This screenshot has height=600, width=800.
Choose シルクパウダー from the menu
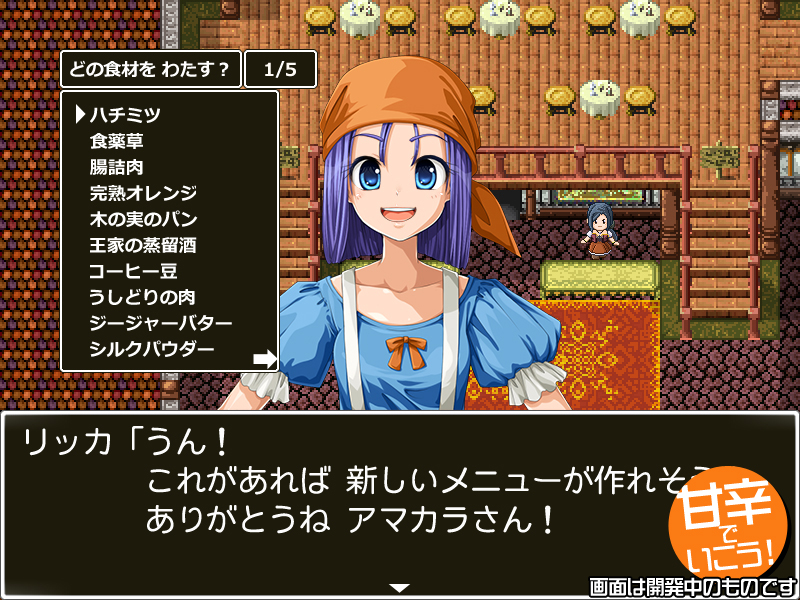151,350
